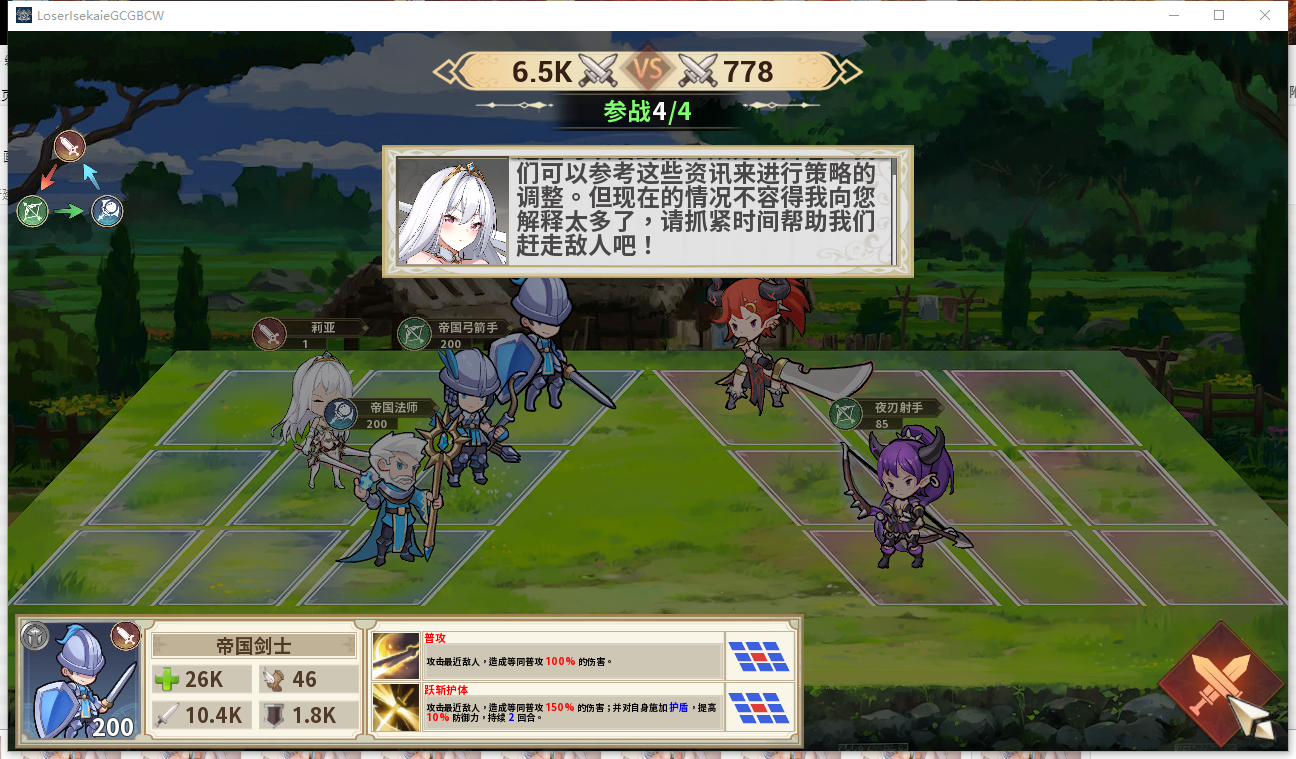View the 跃斩护体 attack range grid
The width and height of the screenshot is (1296, 759).
point(759,707)
